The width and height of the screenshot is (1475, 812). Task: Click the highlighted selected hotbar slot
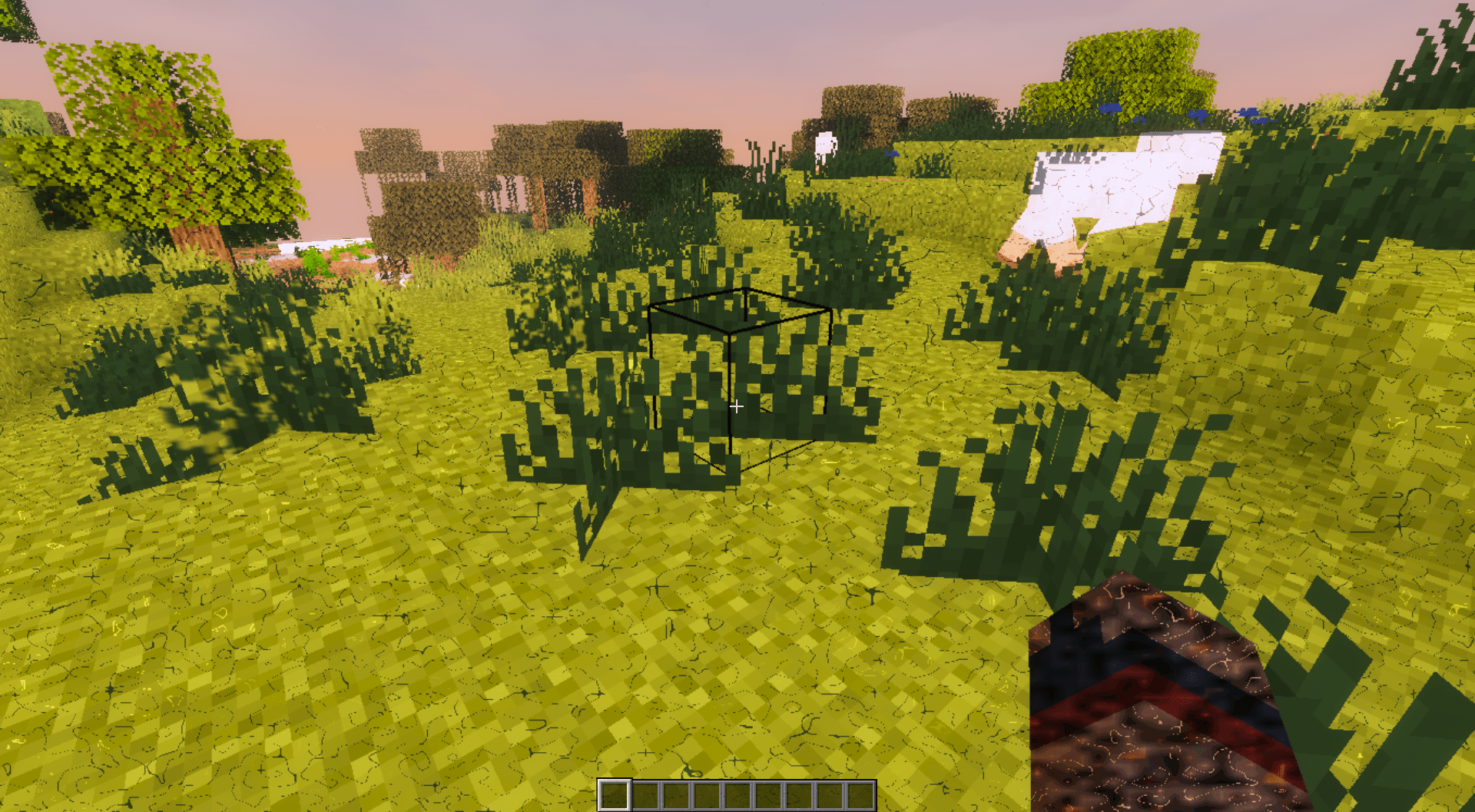coord(615,794)
